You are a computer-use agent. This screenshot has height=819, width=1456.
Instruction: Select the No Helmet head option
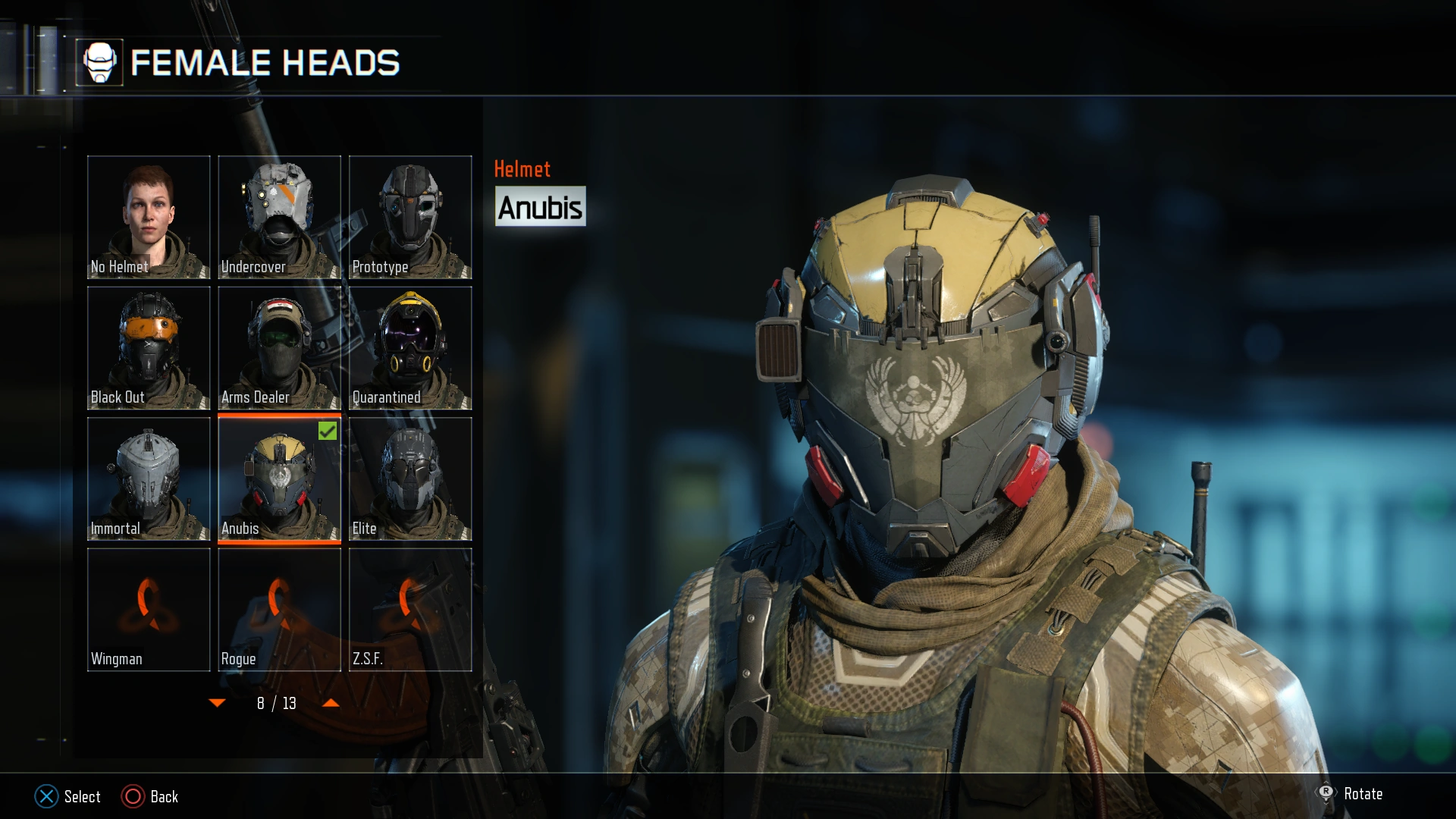149,217
